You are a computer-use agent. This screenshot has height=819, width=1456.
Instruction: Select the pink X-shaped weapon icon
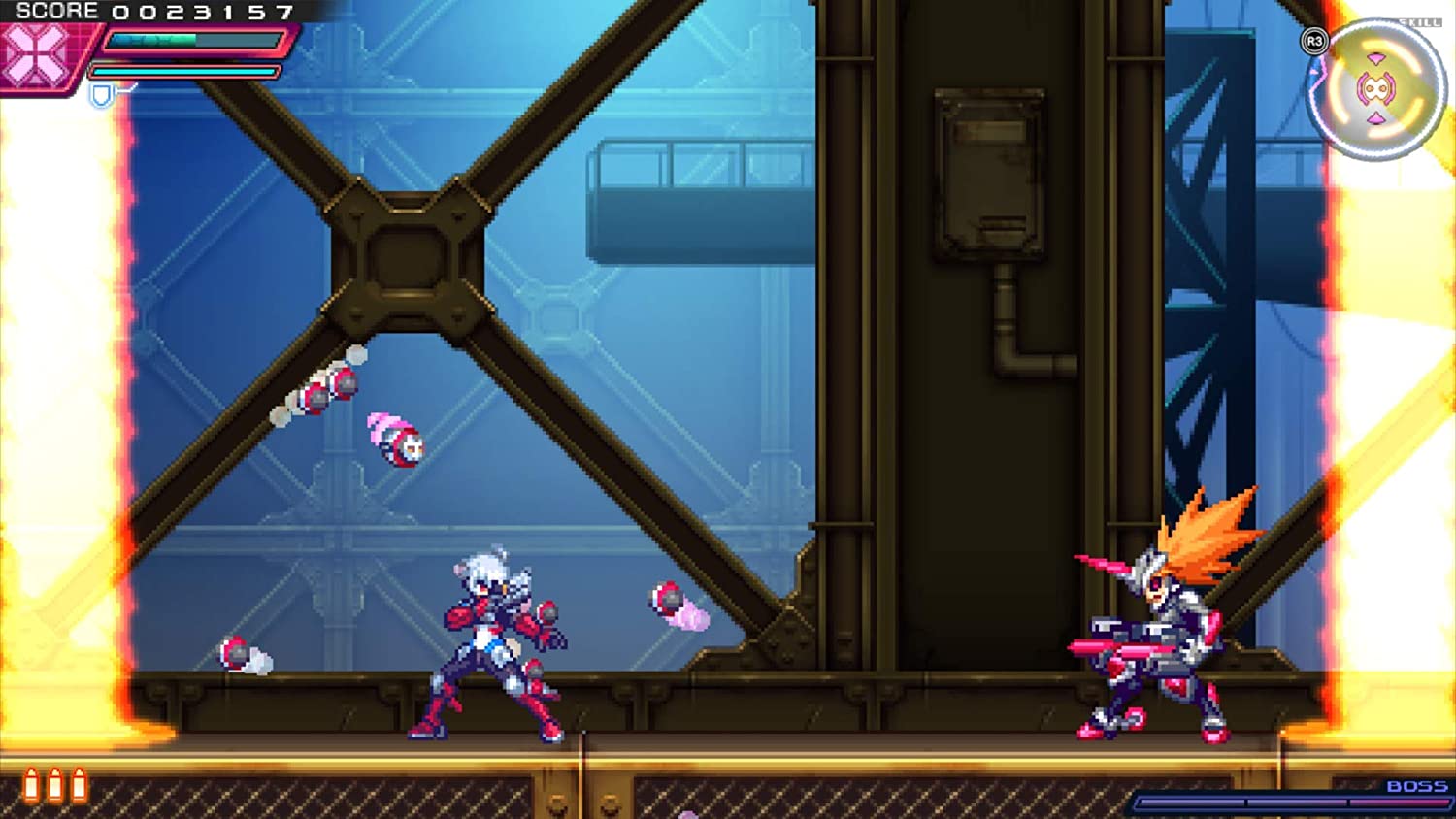click(34, 53)
